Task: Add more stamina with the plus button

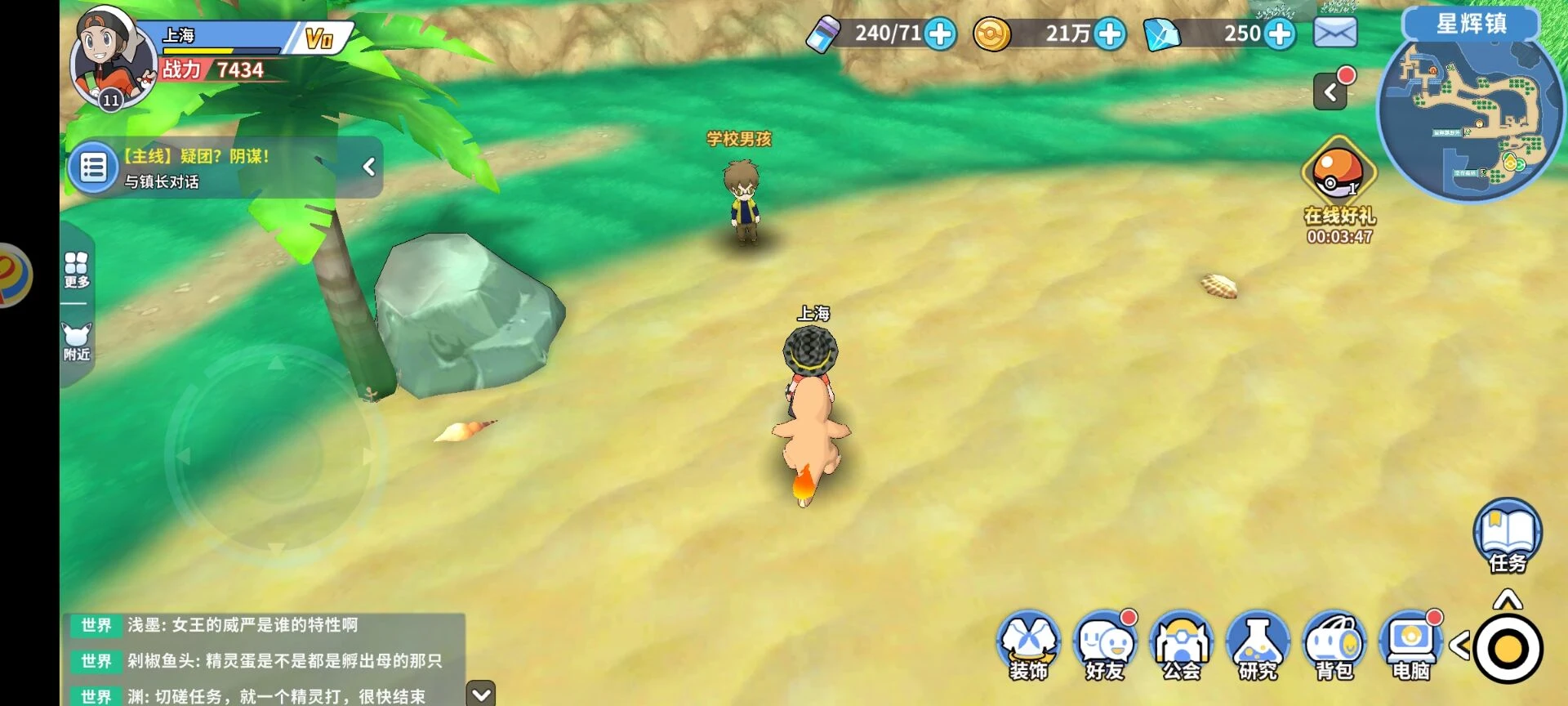Action: click(941, 34)
